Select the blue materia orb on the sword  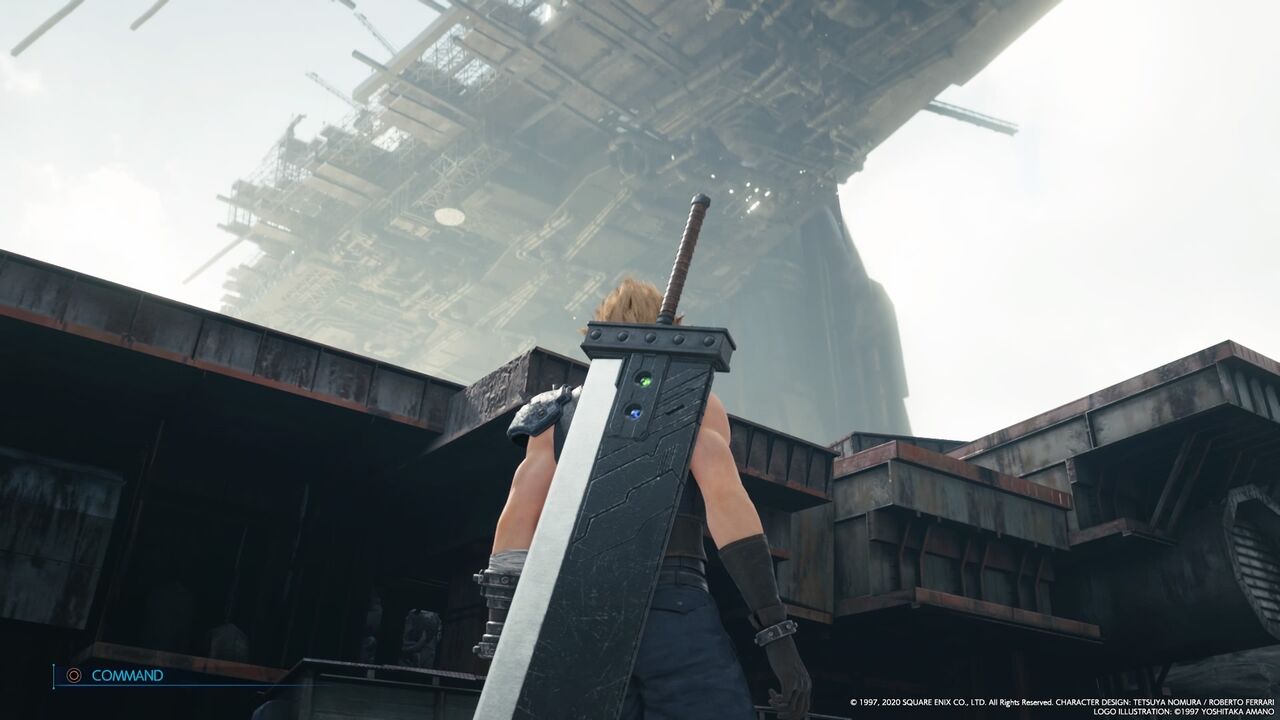point(634,412)
